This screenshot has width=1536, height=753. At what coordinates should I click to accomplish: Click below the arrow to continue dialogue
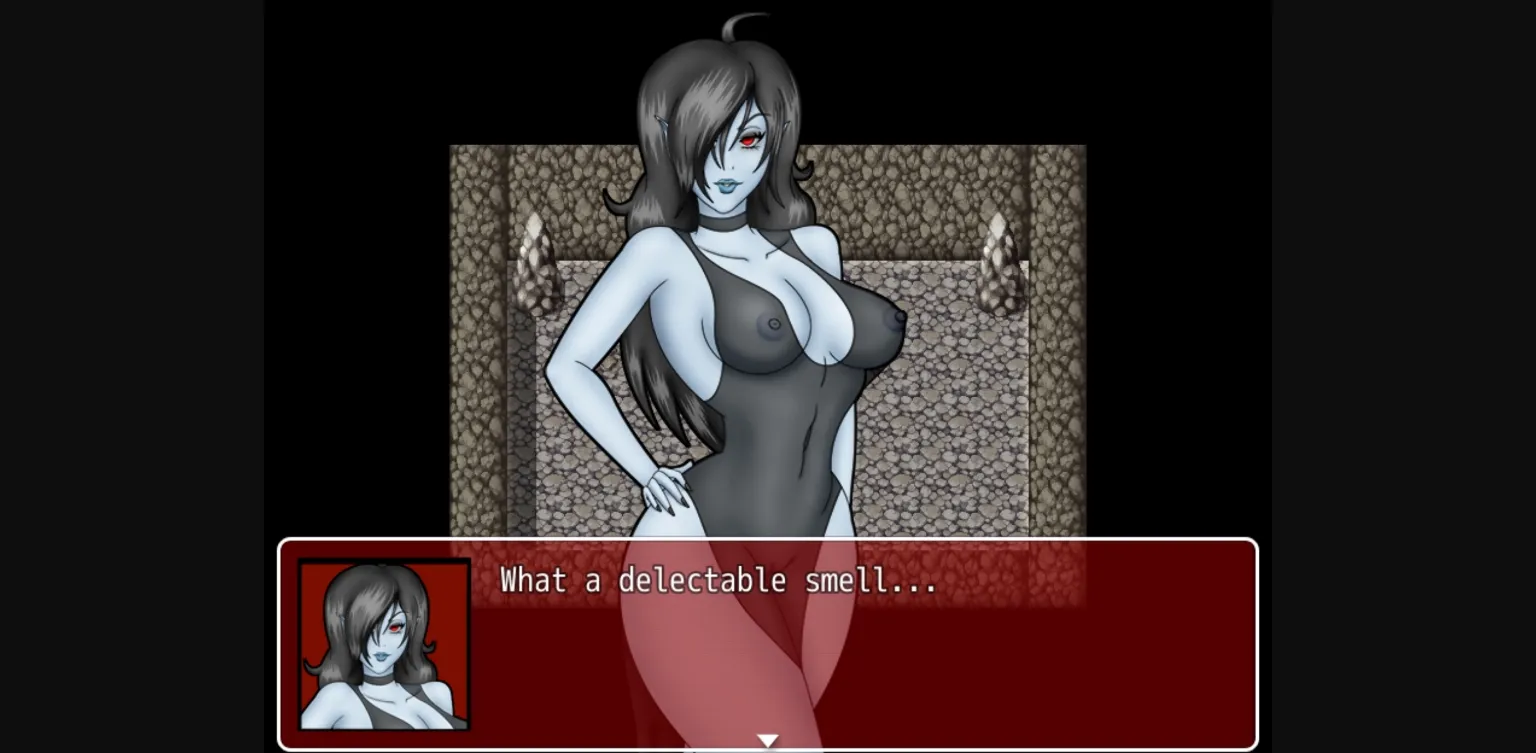(768, 748)
